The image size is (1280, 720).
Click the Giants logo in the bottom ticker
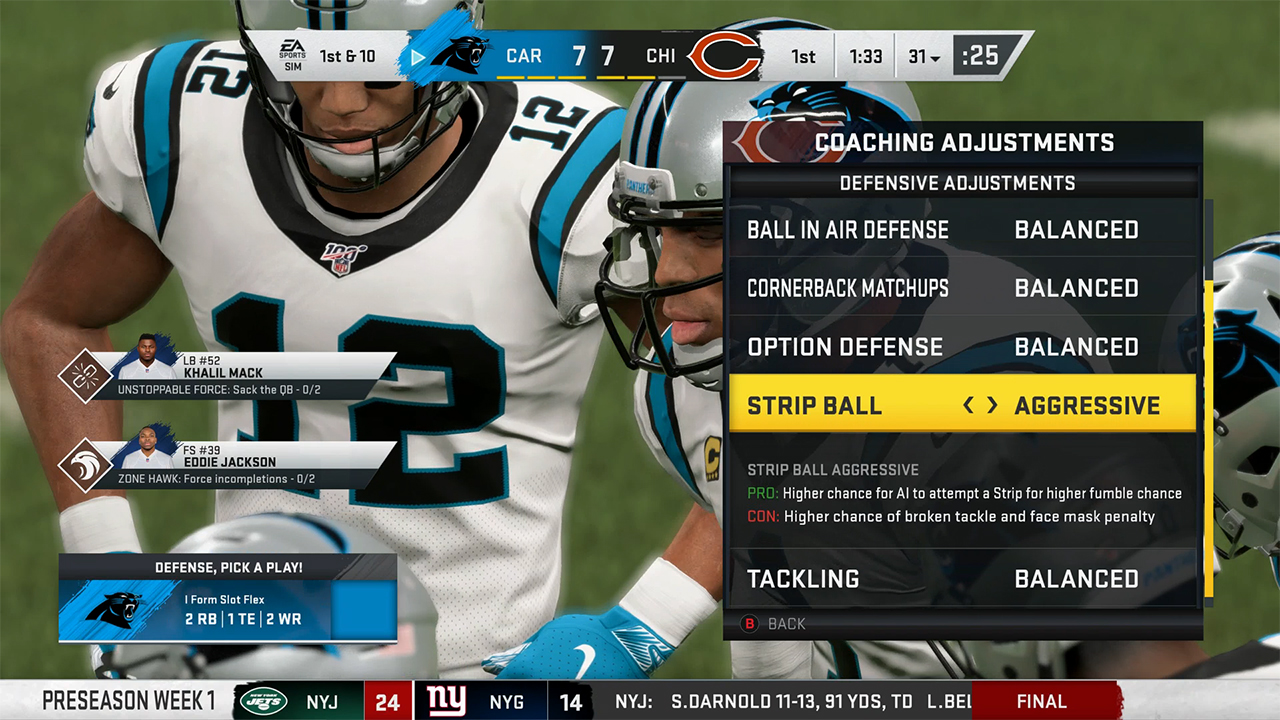[445, 701]
